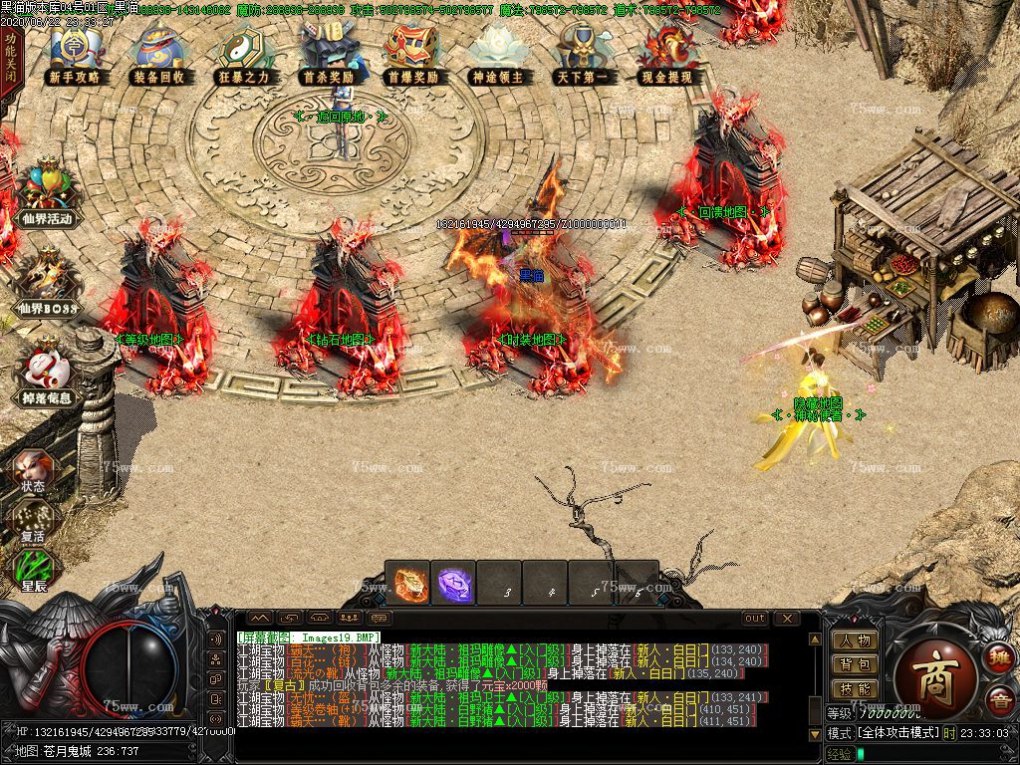1020x765 pixels.
Task: Show the 掉落信息 lucky cat icon
Action: tap(46, 374)
